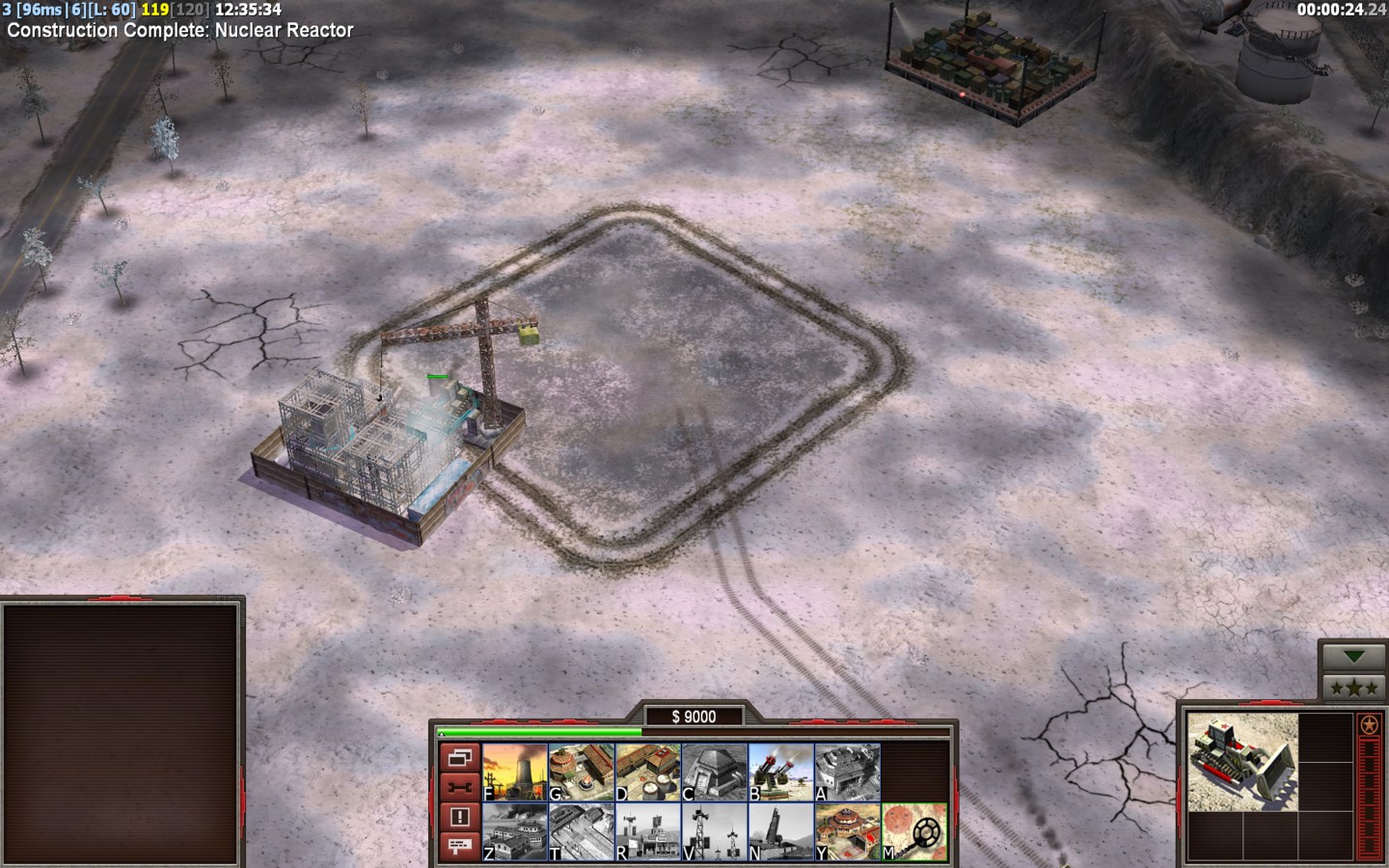Choose the Supply Center build icon (D)
Viewport: 1389px width, 868px height.
coord(648,773)
